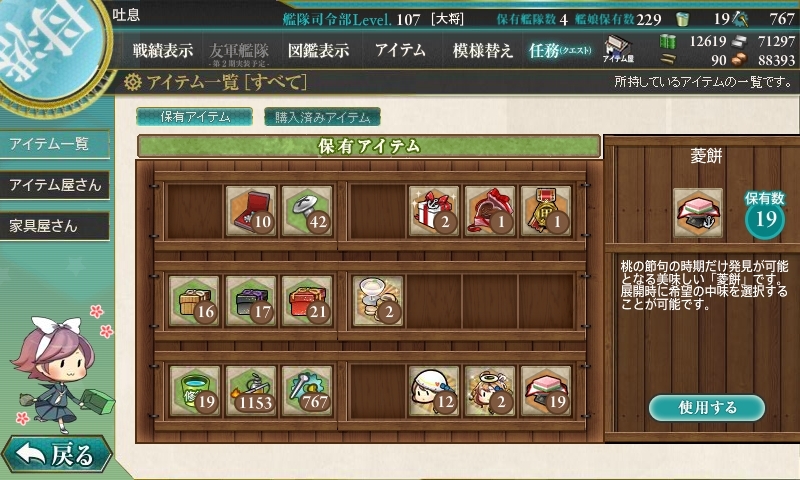The image size is (800, 480).
Task: Open 図鑑表示 encyclopedia menu
Action: point(318,50)
